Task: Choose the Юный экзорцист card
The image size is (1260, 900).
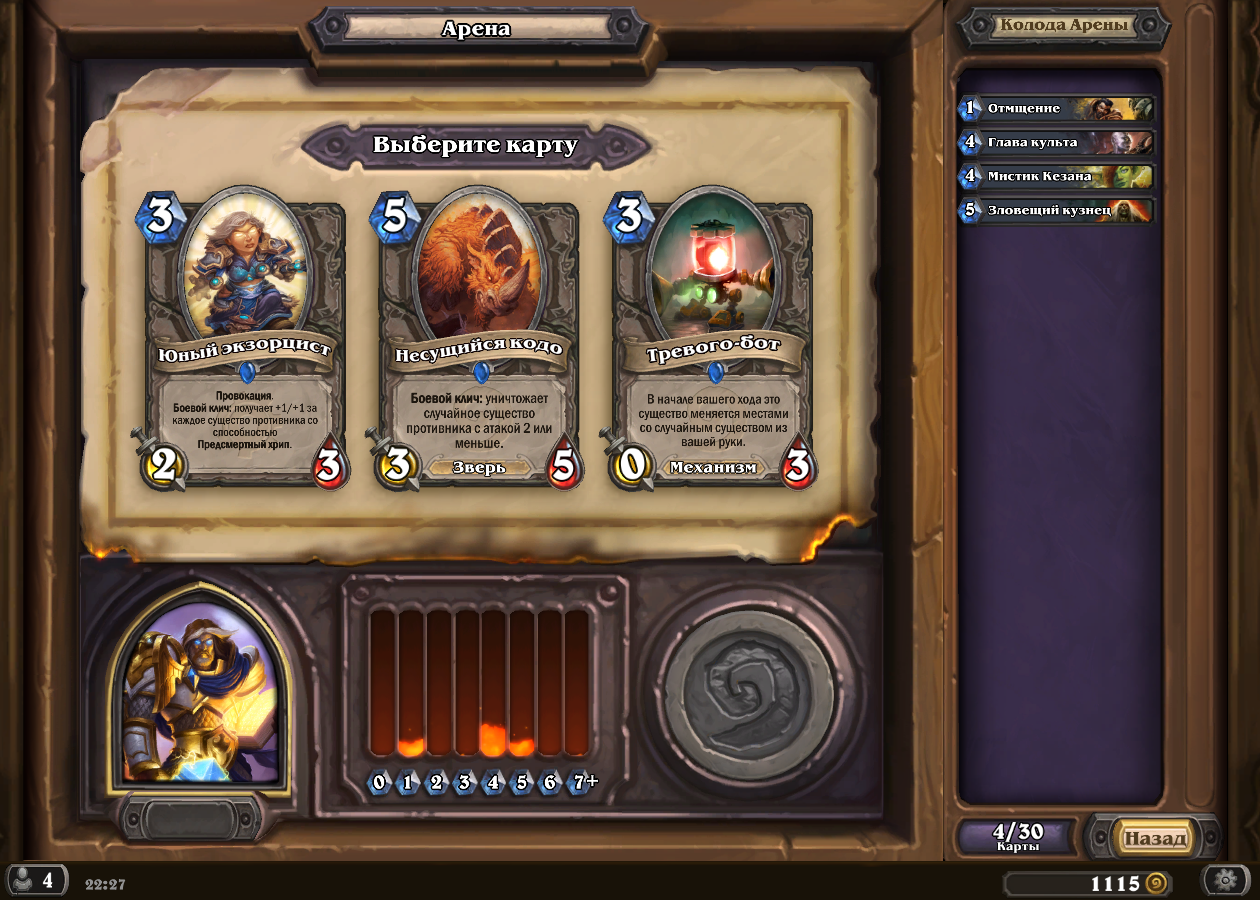Action: point(244,340)
